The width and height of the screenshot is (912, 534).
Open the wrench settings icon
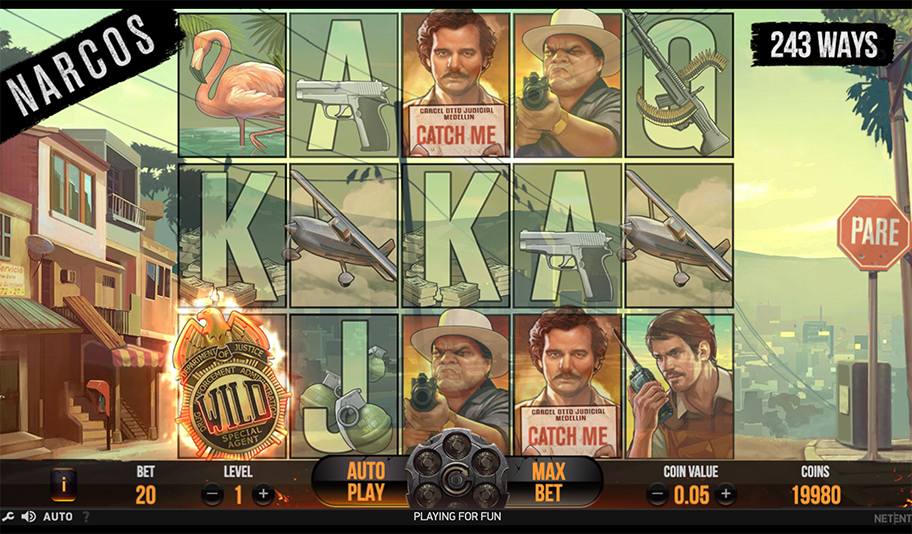pos(9,517)
